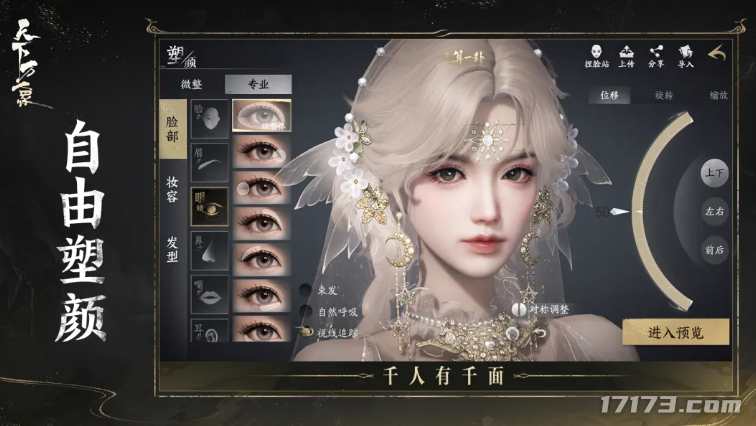The image size is (756, 426).
Task: Select the 上下 axis button
Action: (x=714, y=173)
